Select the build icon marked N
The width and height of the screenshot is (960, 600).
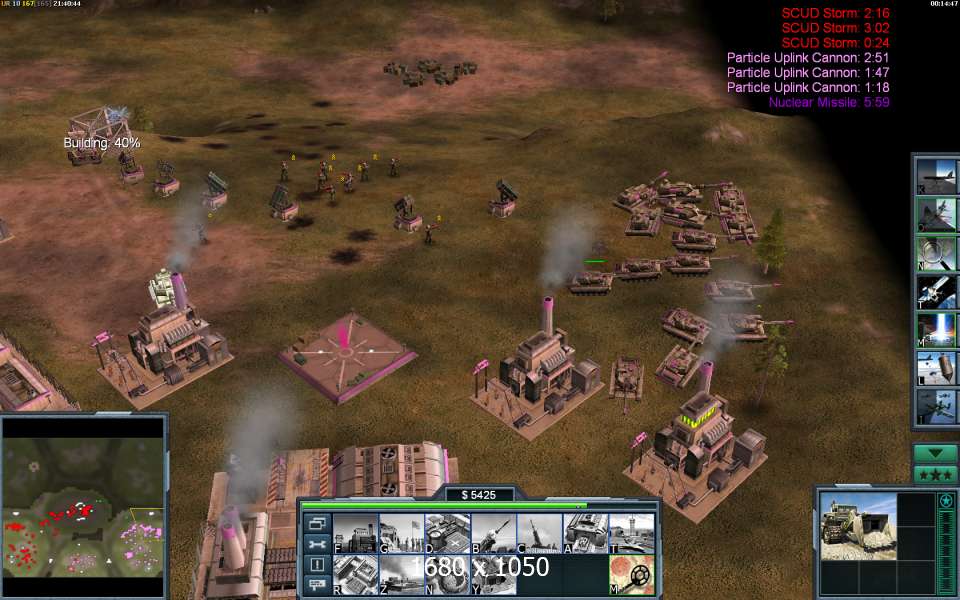pyautogui.click(x=447, y=575)
